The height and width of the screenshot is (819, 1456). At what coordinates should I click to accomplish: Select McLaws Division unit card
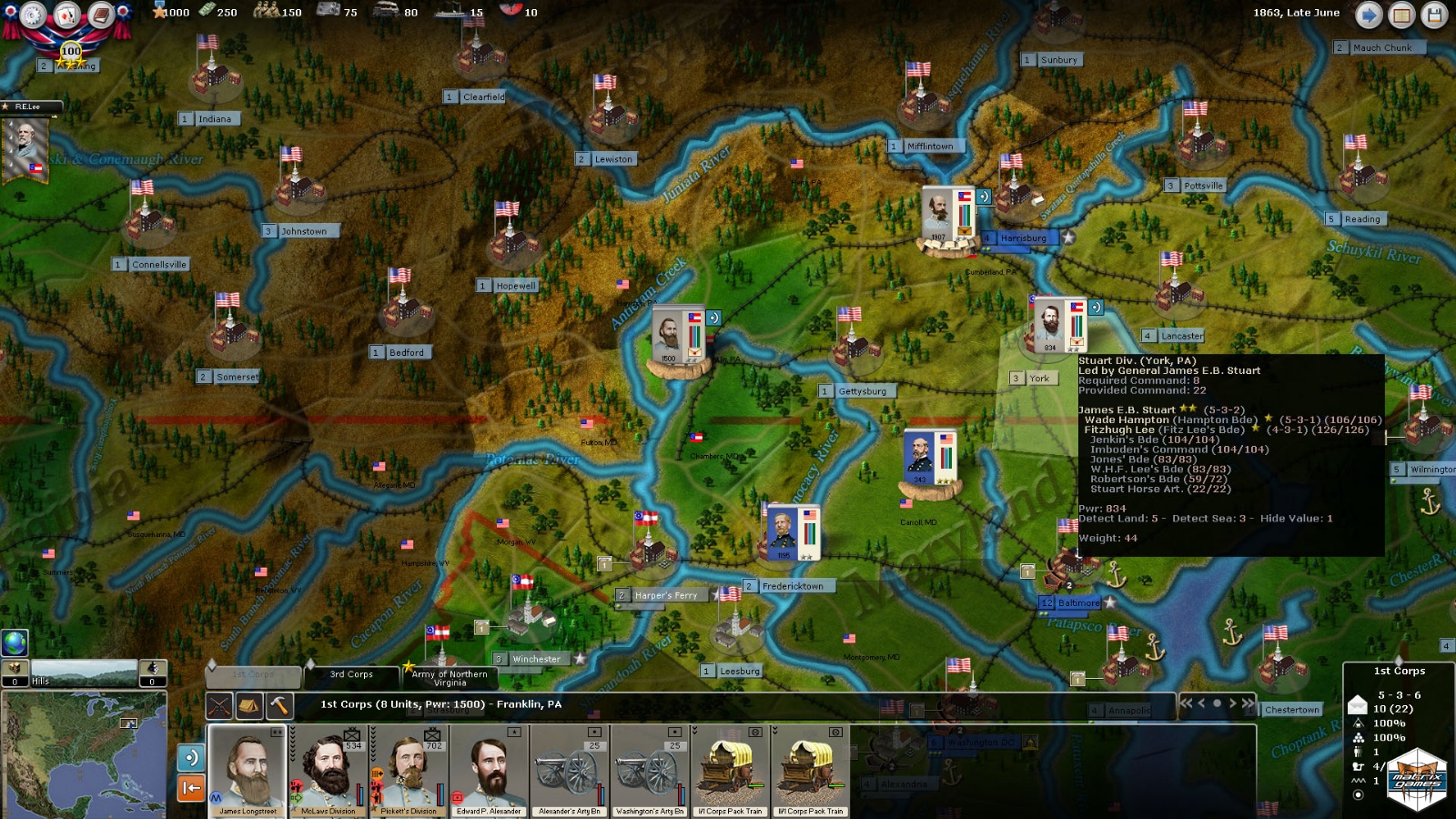[x=328, y=770]
